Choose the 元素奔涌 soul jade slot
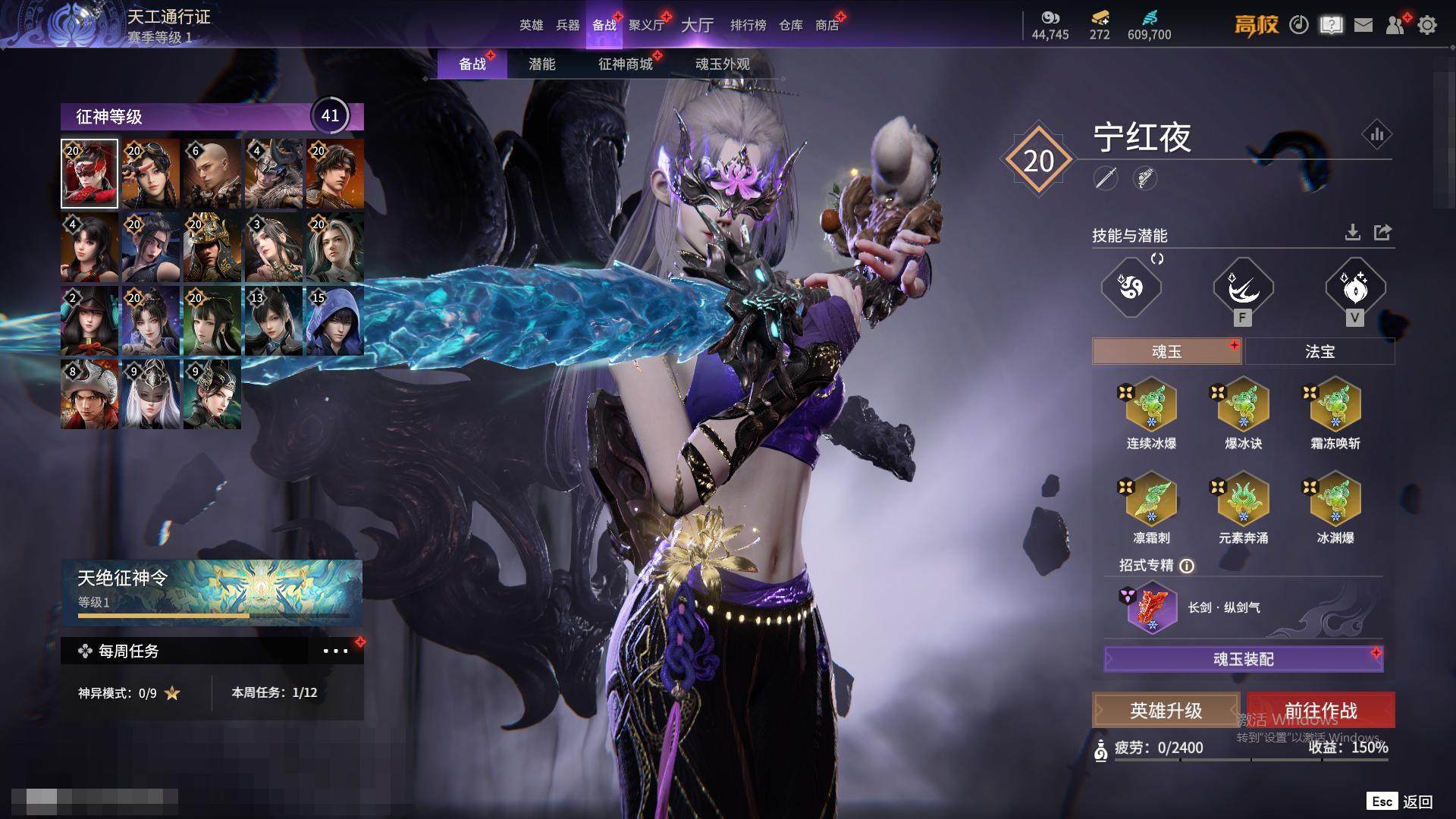Screen dimensions: 1456x819 1243,499
